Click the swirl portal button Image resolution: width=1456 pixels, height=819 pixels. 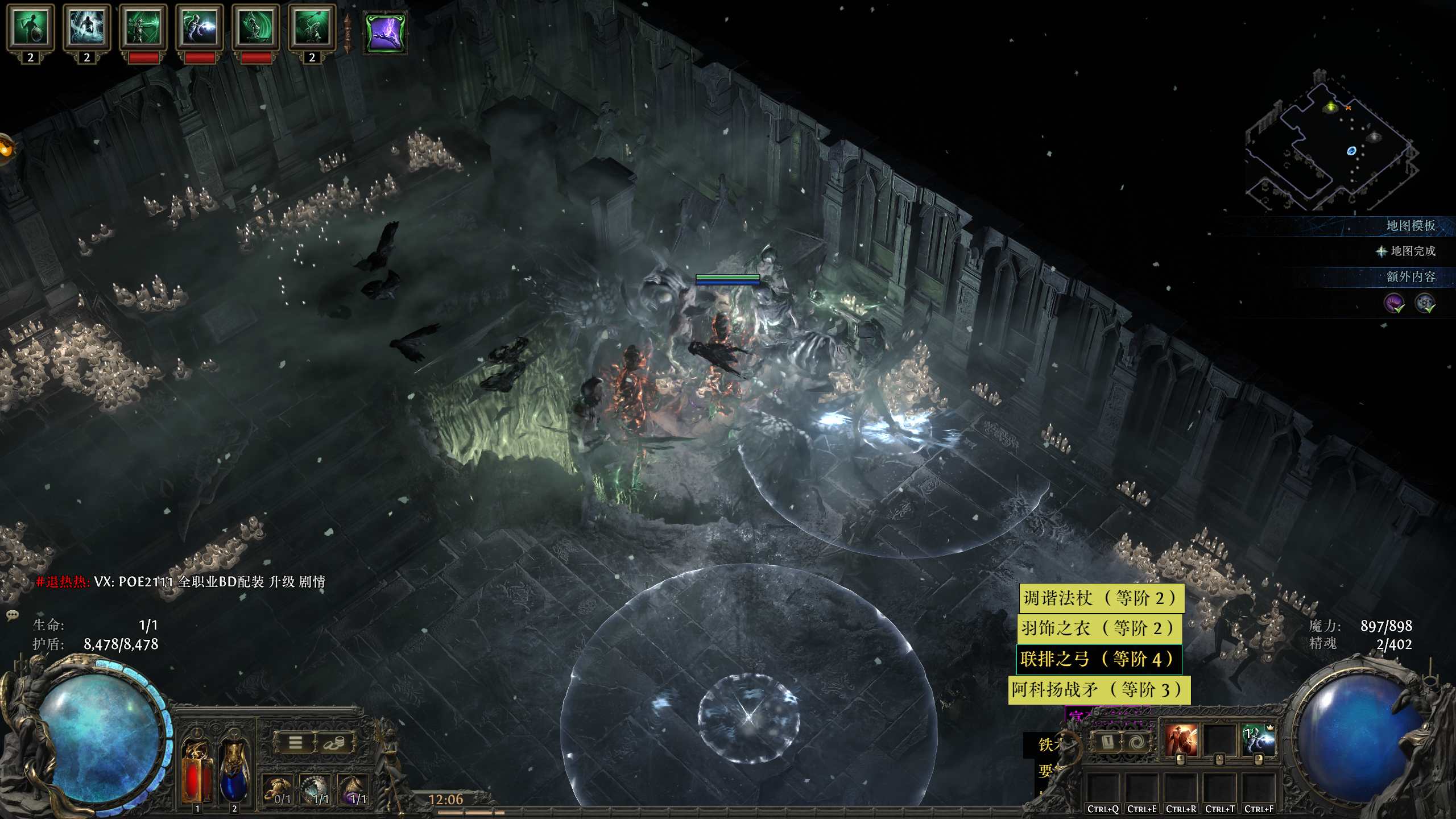click(x=1137, y=742)
